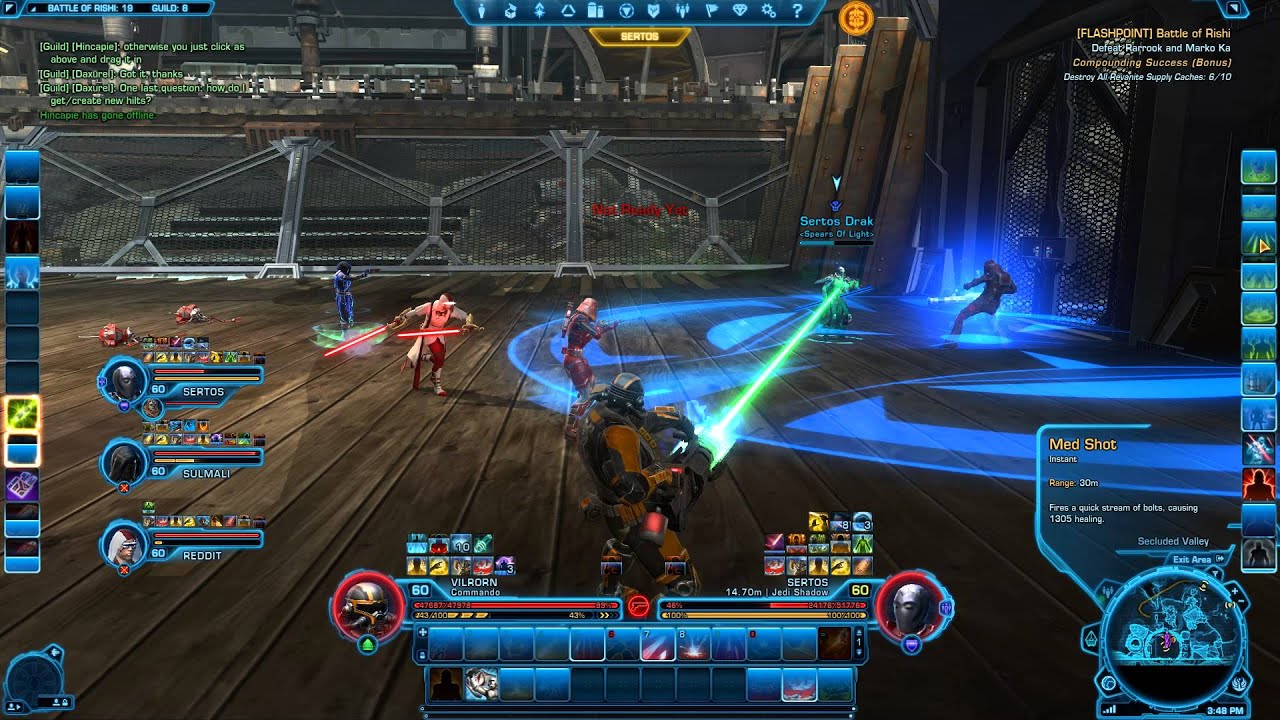Activate the red silhouette ability in the right bar
This screenshot has width=1280, height=720.
(x=1258, y=484)
